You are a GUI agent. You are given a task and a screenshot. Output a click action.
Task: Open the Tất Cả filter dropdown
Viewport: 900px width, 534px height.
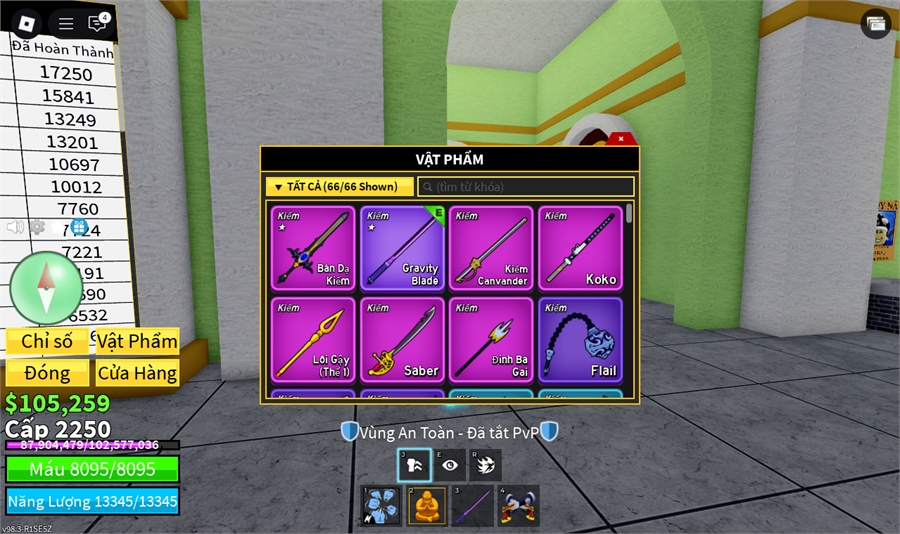tap(340, 187)
